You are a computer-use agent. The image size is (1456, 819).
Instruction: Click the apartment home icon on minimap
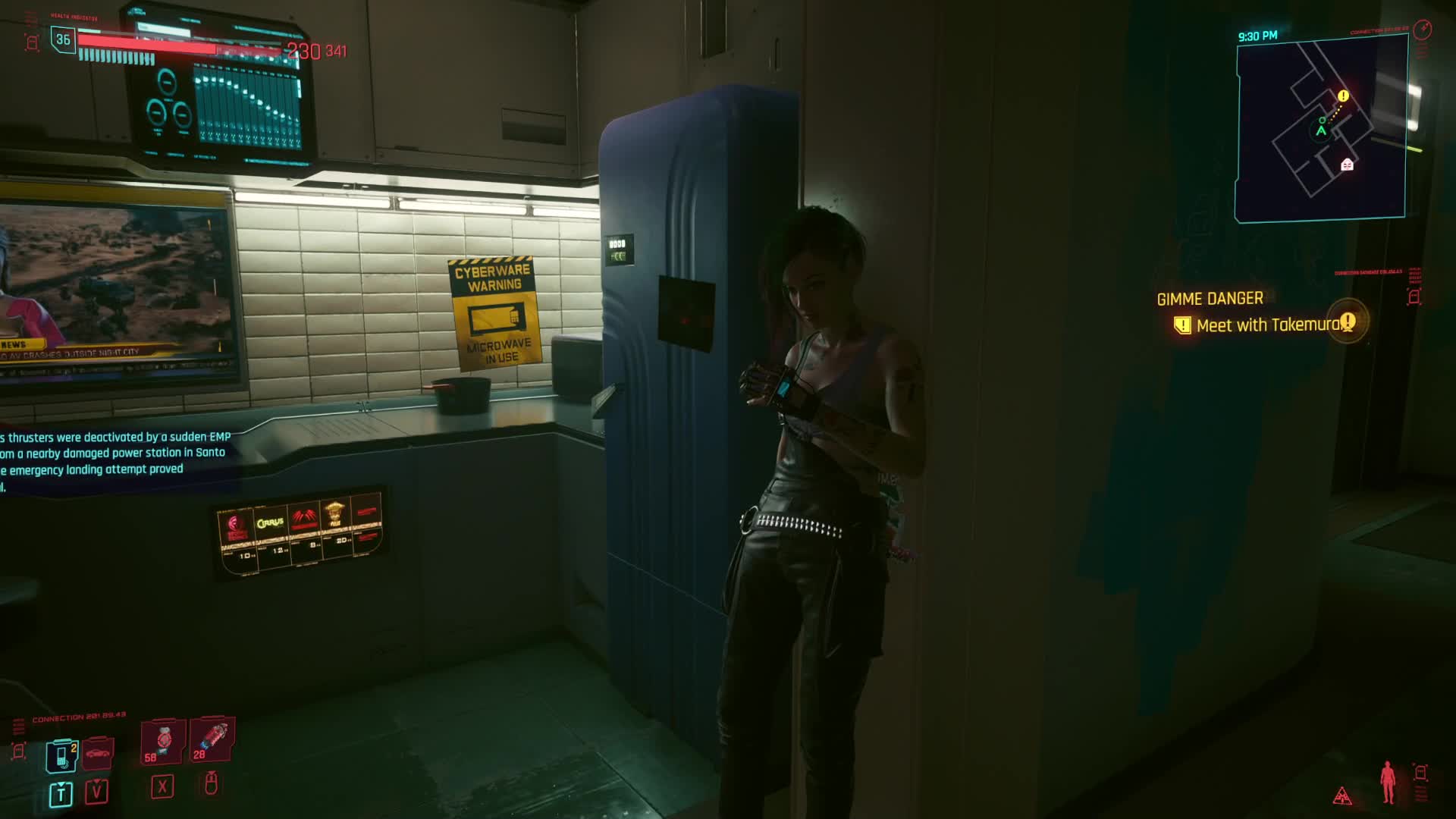pos(1347,165)
